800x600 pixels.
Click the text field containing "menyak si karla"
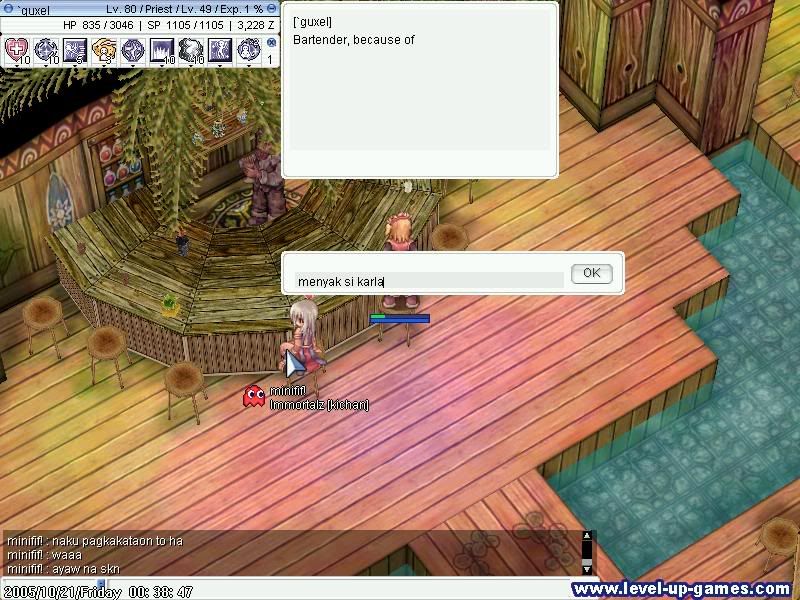(430, 281)
